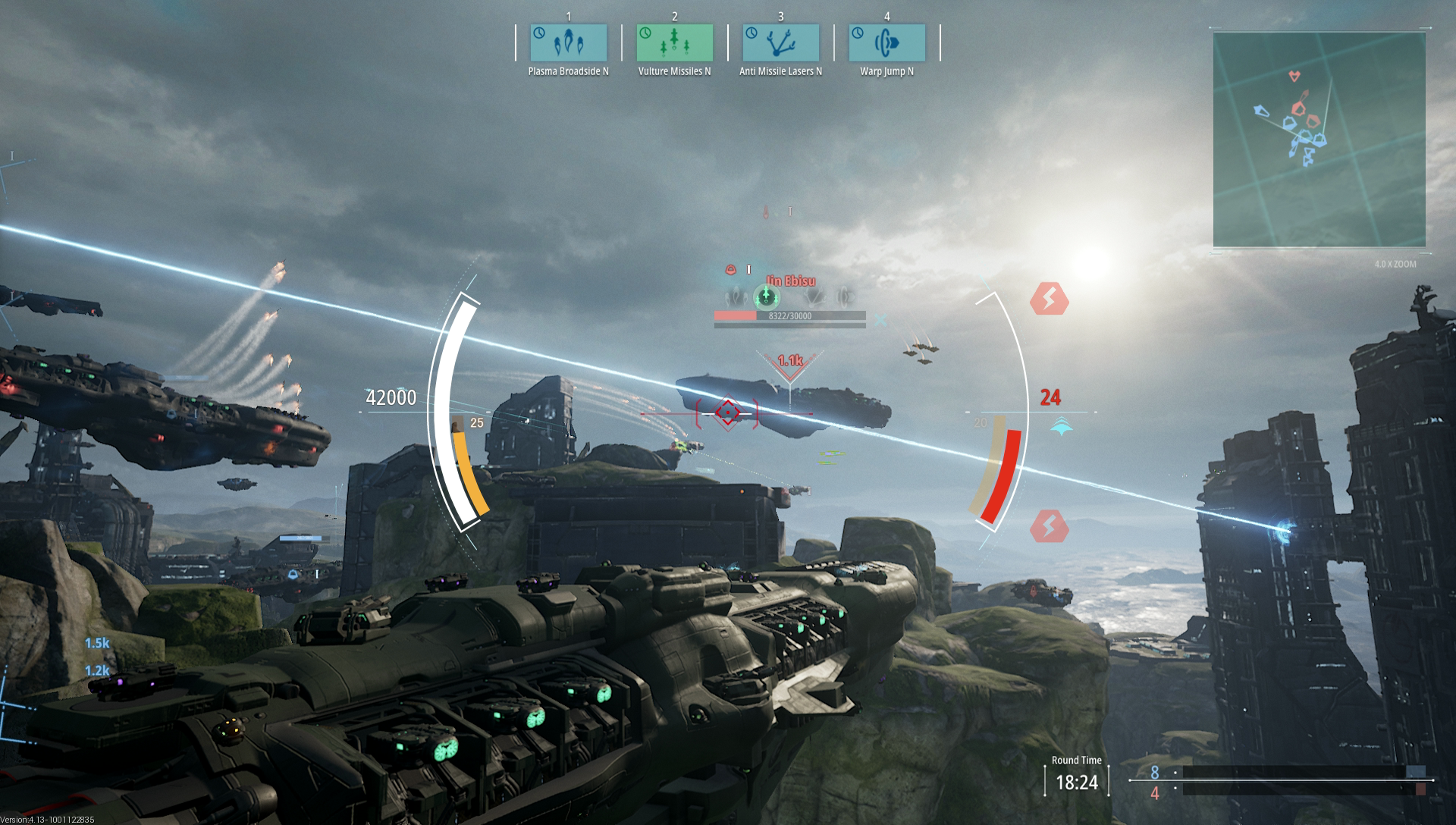This screenshot has height=825, width=1456.
Task: Toggle the clock icon on Warp Jump N
Action: 857,34
